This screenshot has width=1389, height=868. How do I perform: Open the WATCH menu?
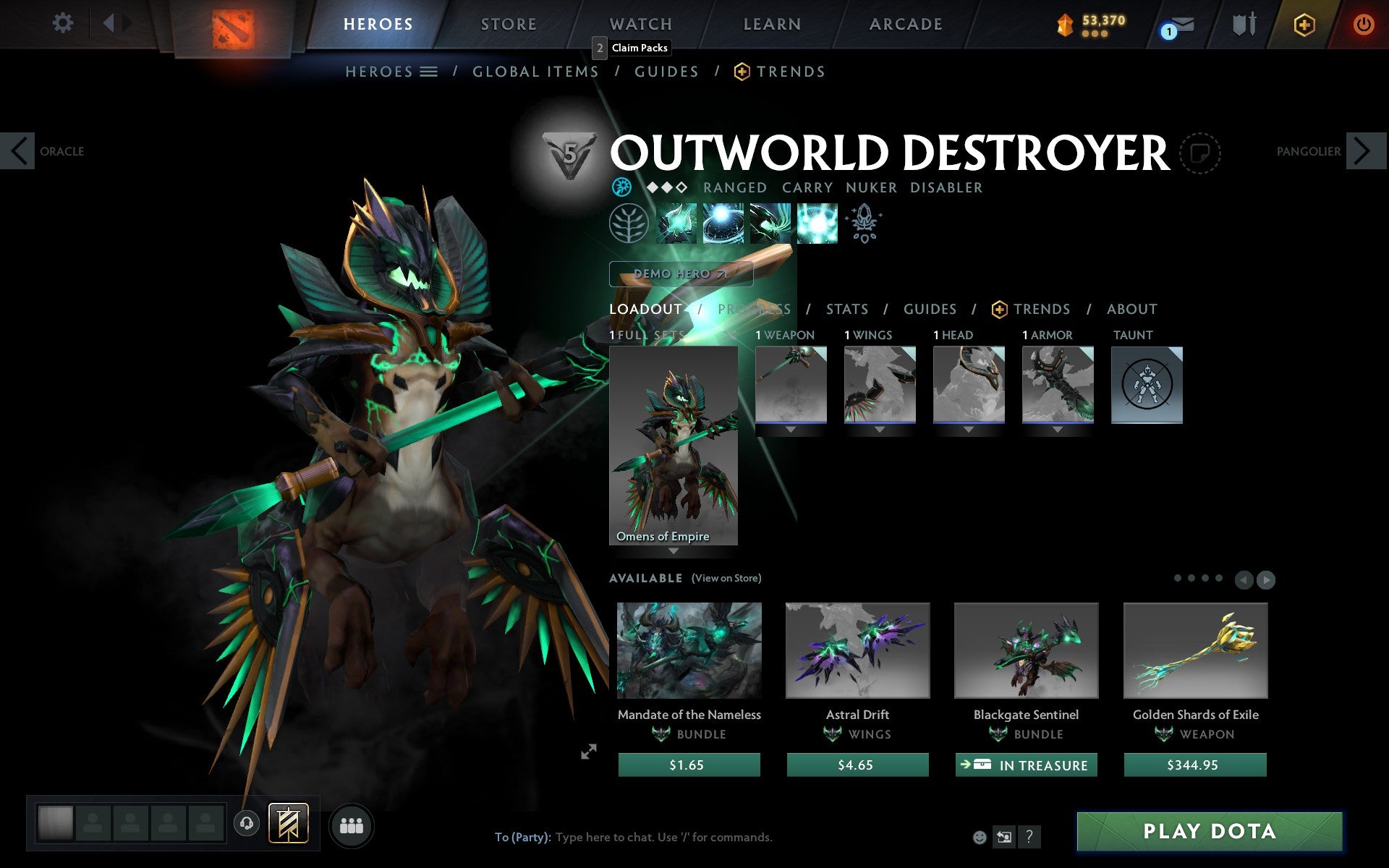640,23
